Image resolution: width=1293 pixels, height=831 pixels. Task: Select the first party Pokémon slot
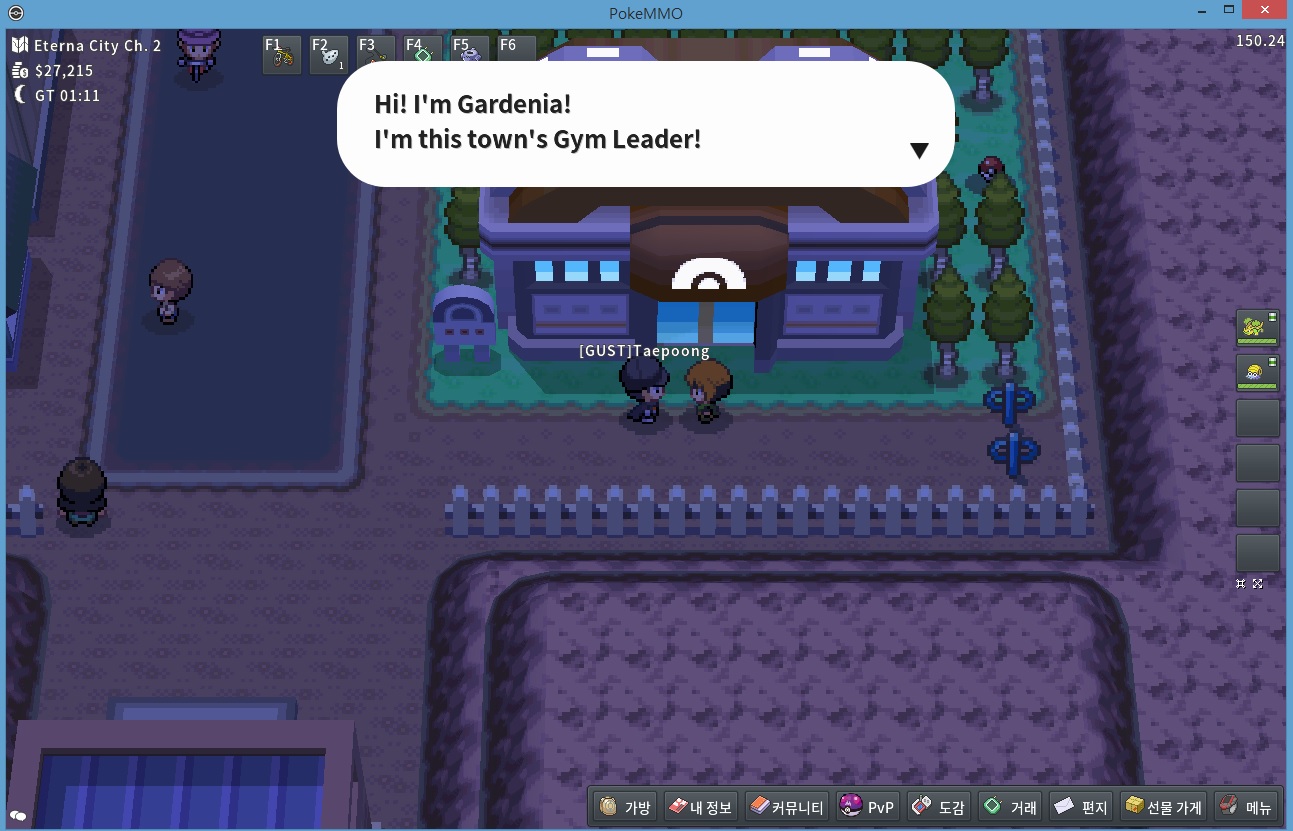1257,328
